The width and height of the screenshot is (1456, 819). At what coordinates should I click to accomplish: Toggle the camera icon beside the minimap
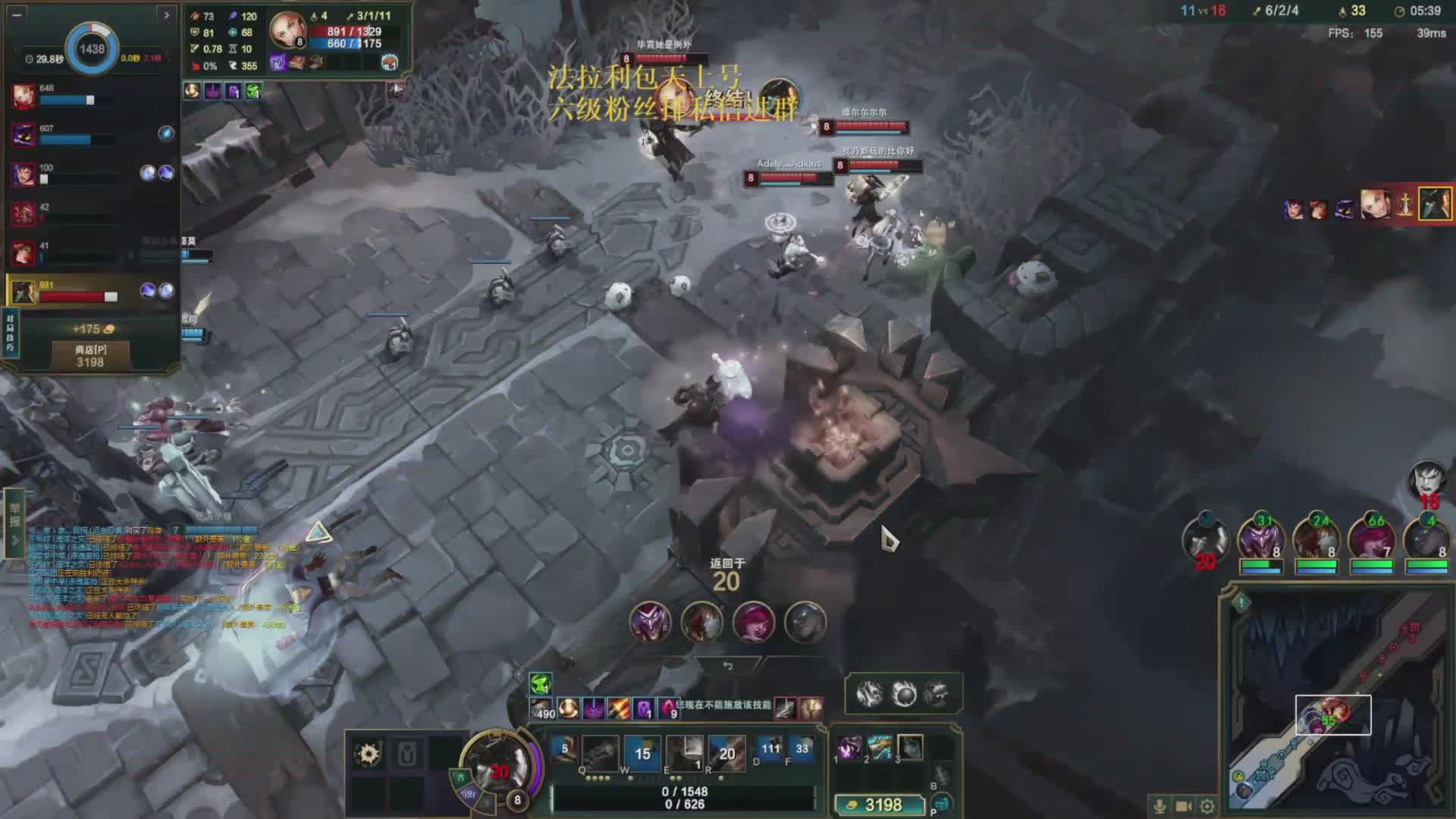coord(1183,806)
